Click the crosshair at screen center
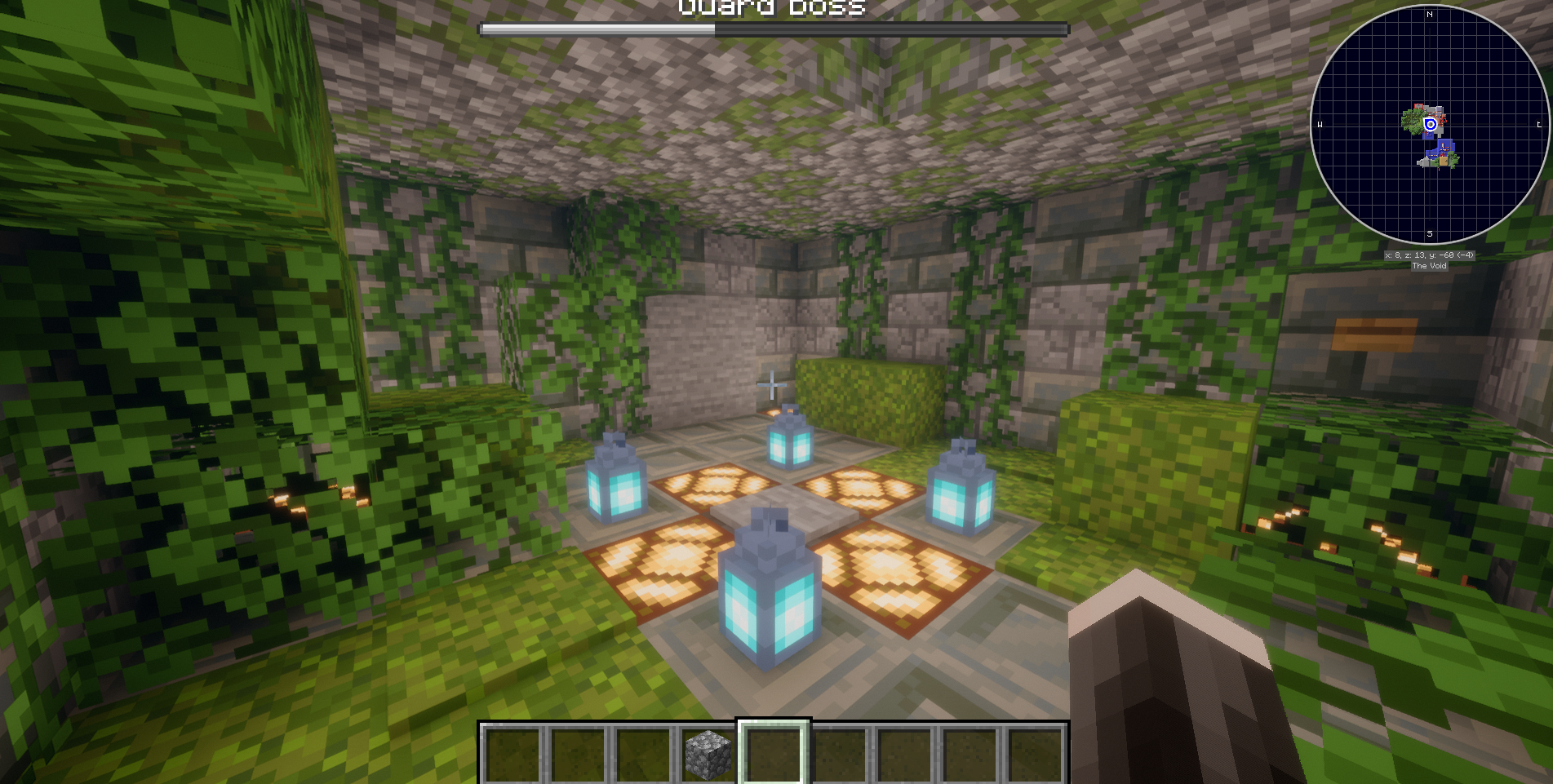 tap(772, 384)
